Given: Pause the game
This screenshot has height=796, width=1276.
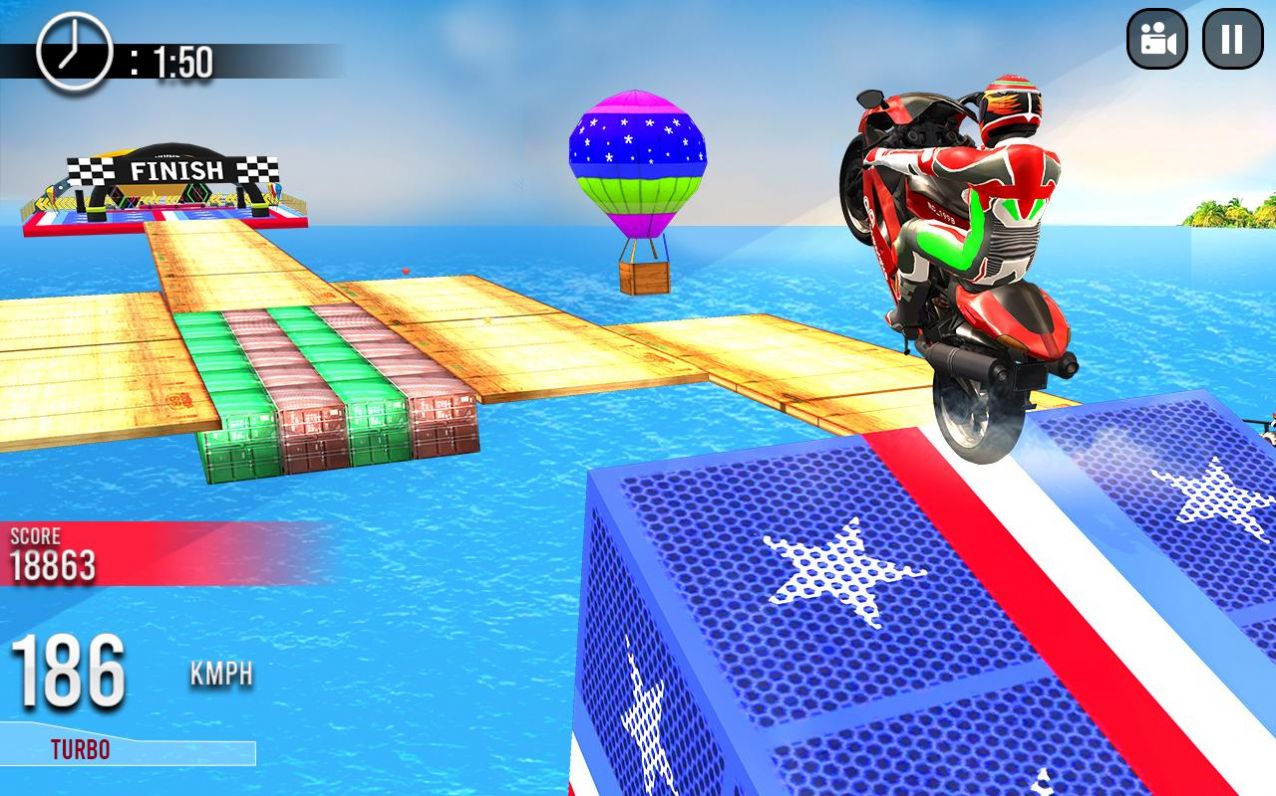Looking at the screenshot, I should (x=1232, y=39).
